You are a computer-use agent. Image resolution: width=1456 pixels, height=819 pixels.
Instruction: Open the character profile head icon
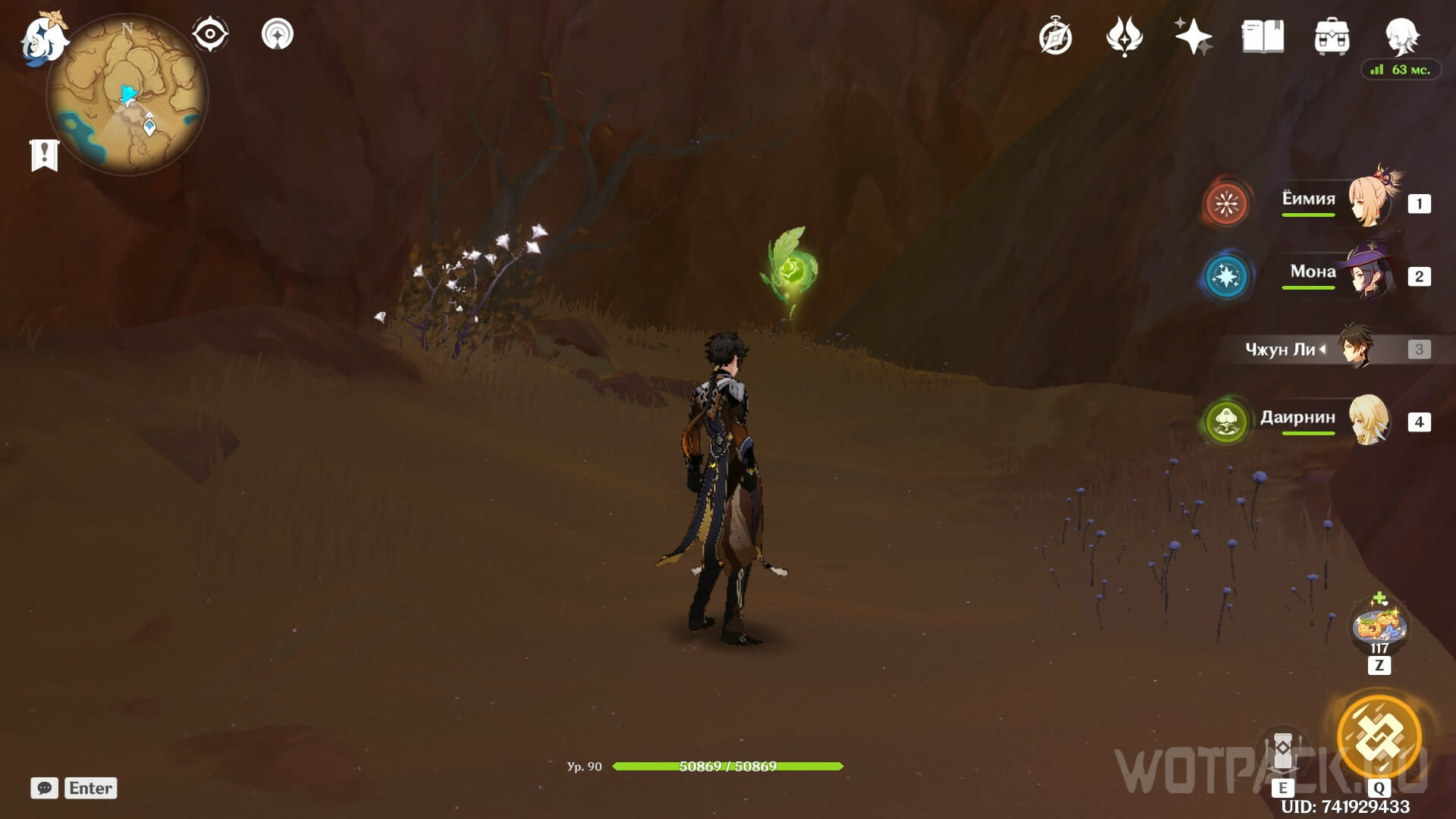[x=1401, y=36]
